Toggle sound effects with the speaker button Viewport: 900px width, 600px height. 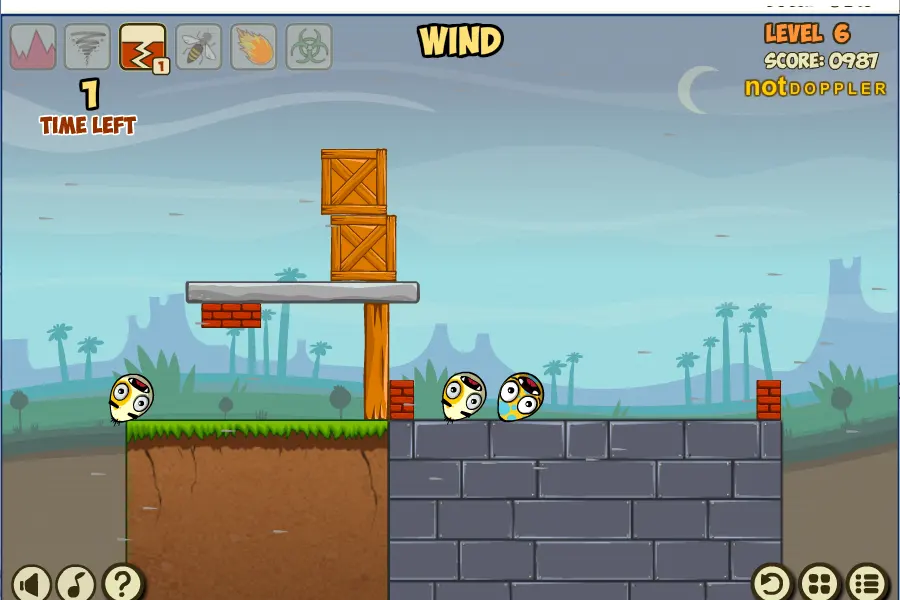coord(32,582)
